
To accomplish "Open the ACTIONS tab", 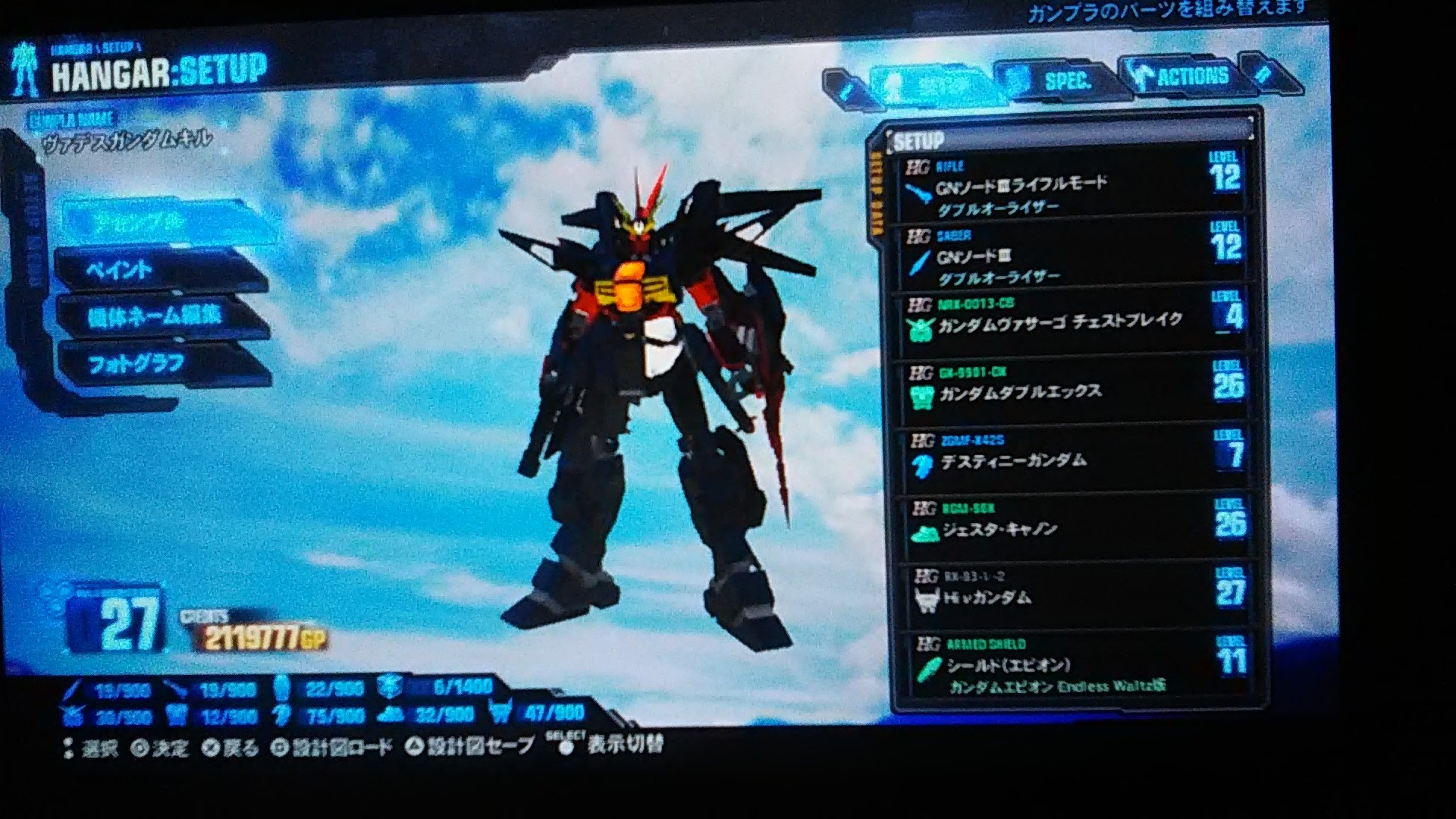I will coord(1191,76).
